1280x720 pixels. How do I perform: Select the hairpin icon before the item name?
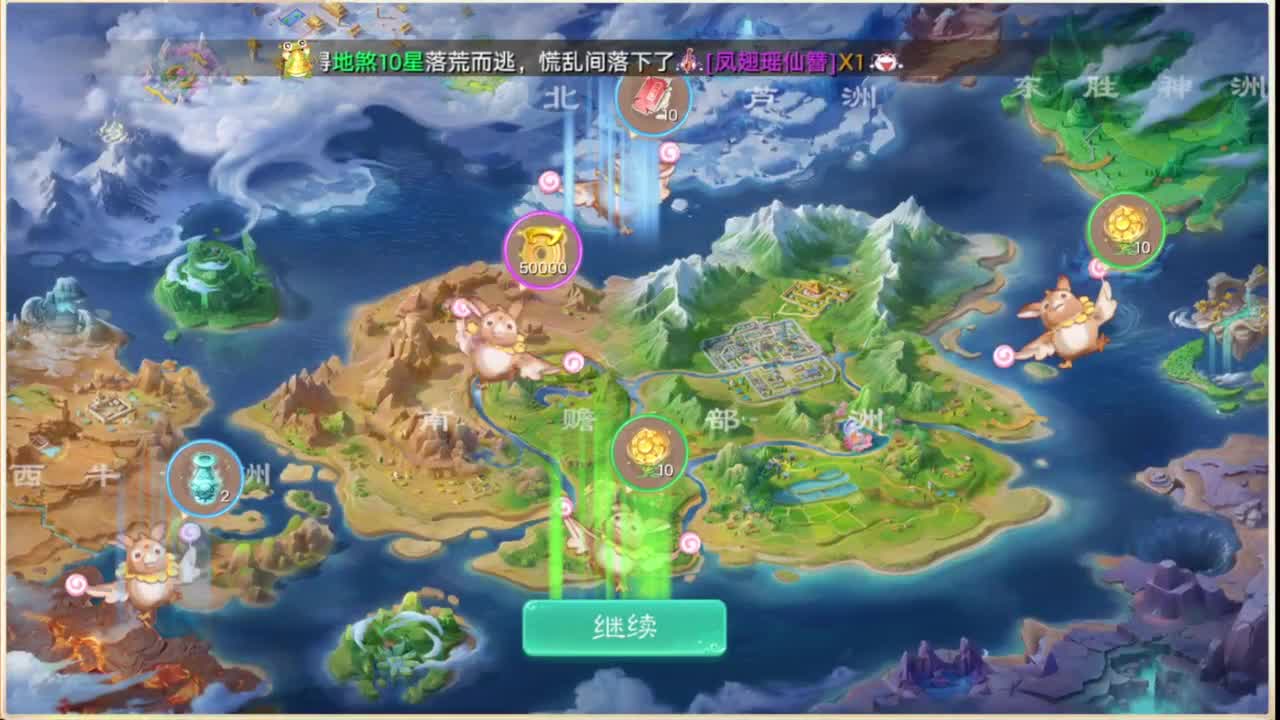[x=688, y=60]
